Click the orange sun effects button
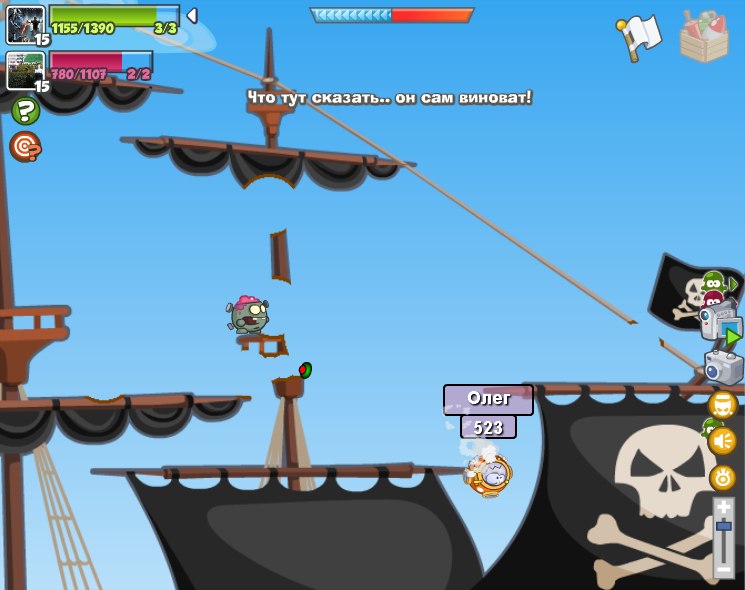This screenshot has height=590, width=745. (723, 477)
